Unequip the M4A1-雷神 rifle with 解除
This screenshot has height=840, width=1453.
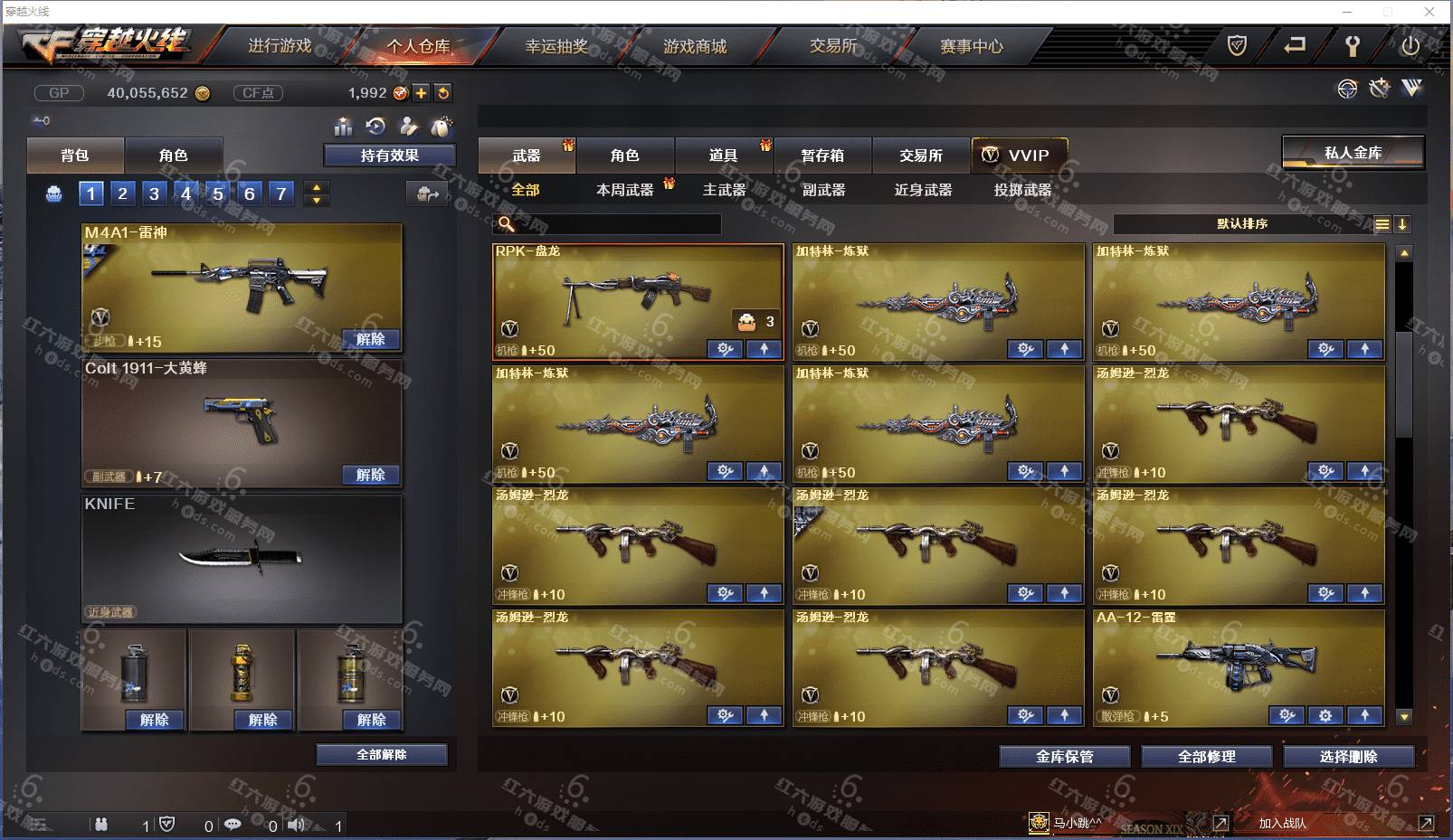click(x=371, y=339)
